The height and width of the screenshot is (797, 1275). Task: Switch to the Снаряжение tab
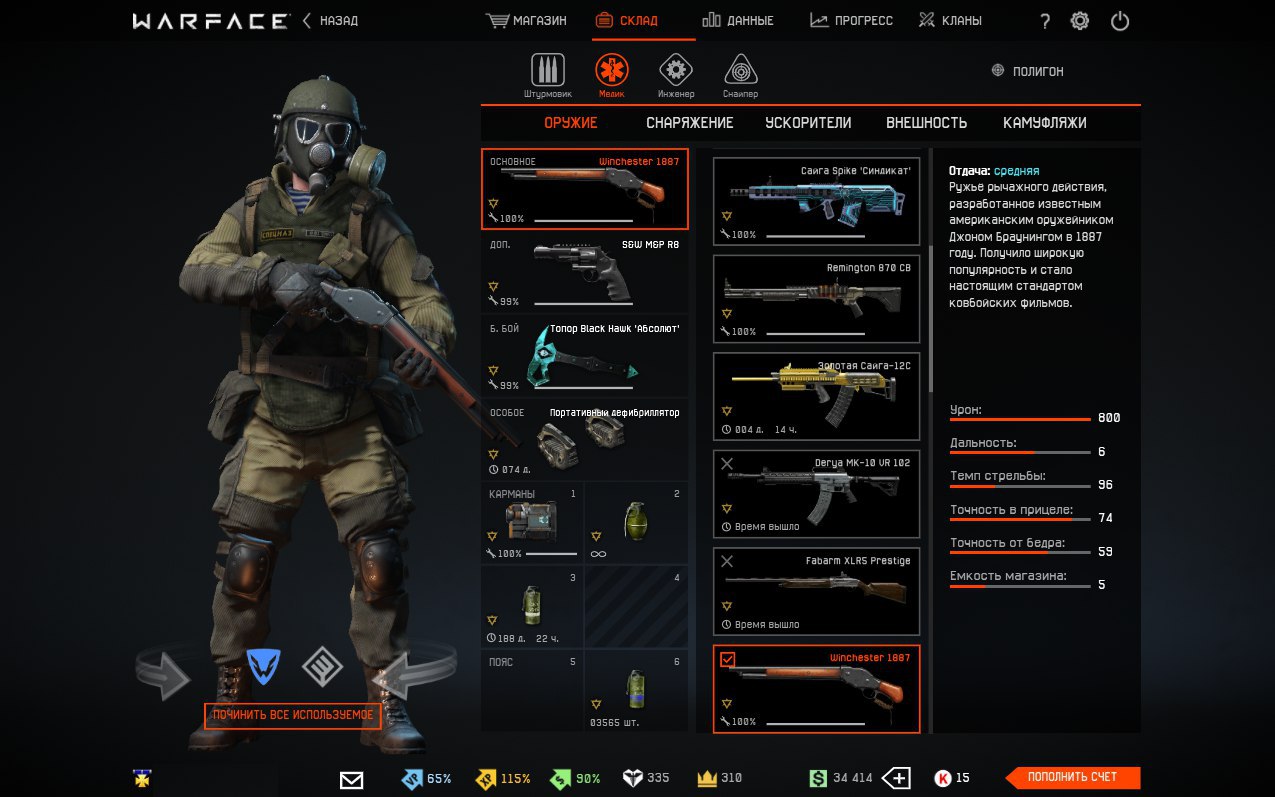pos(689,123)
